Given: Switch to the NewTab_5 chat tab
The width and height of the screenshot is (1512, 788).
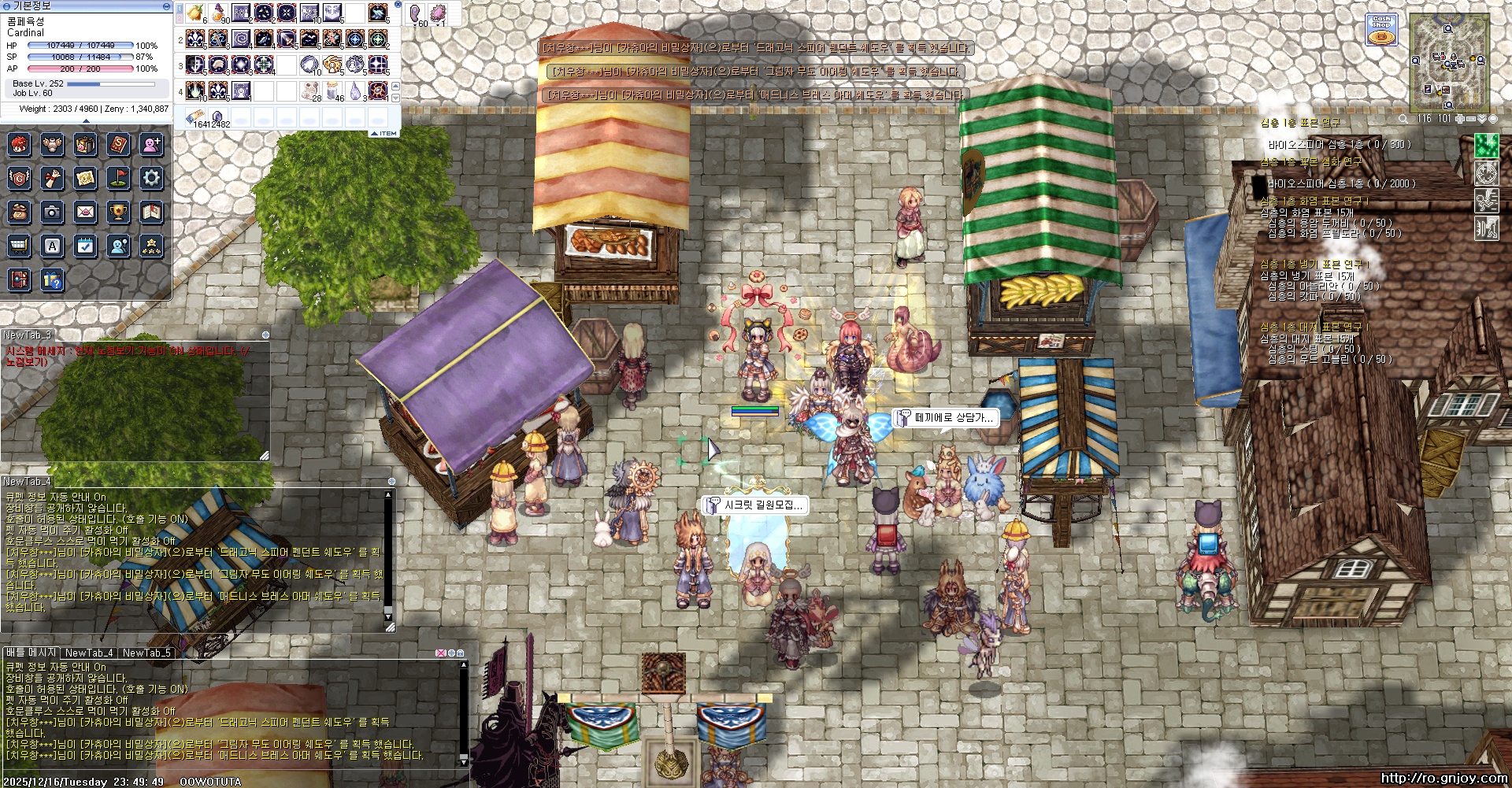Looking at the screenshot, I should [x=146, y=653].
